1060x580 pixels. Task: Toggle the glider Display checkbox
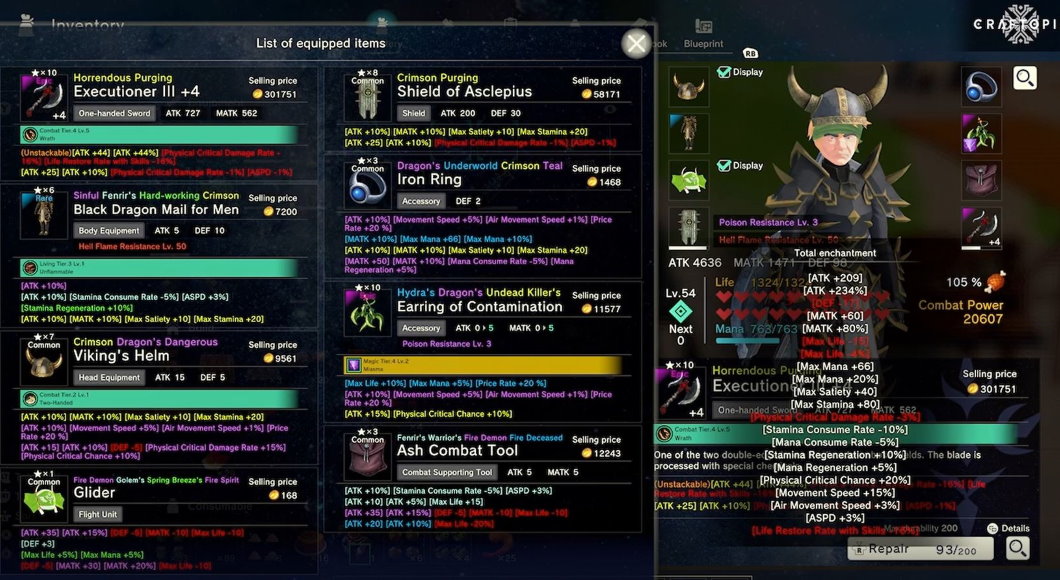point(724,166)
